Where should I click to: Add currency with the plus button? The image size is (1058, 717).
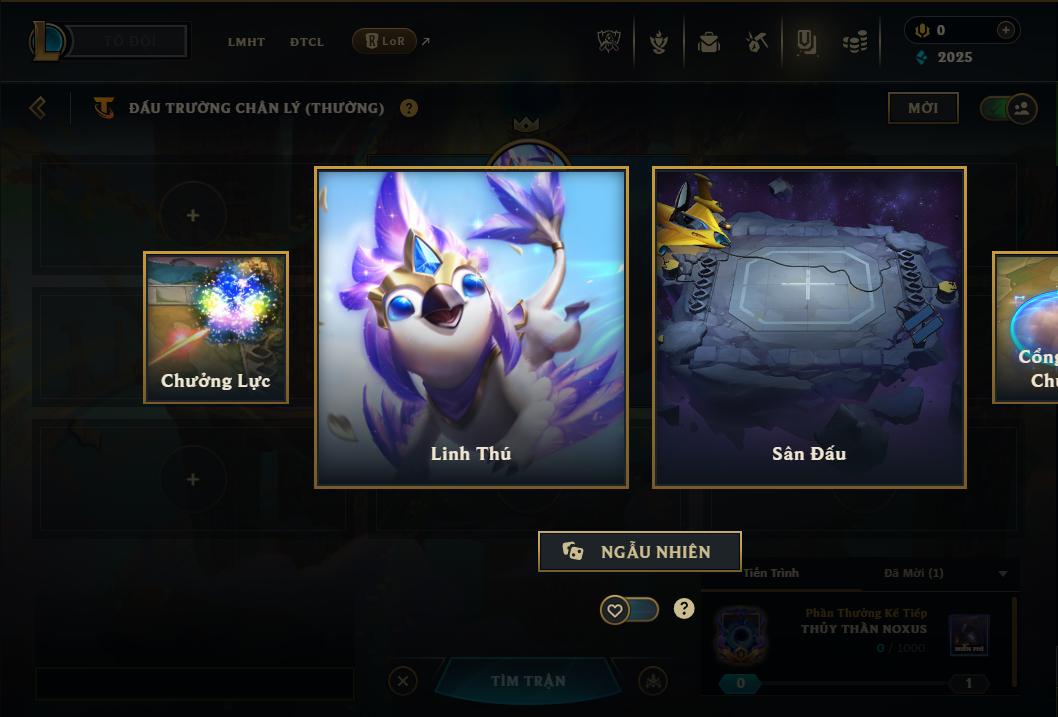[x=1005, y=30]
